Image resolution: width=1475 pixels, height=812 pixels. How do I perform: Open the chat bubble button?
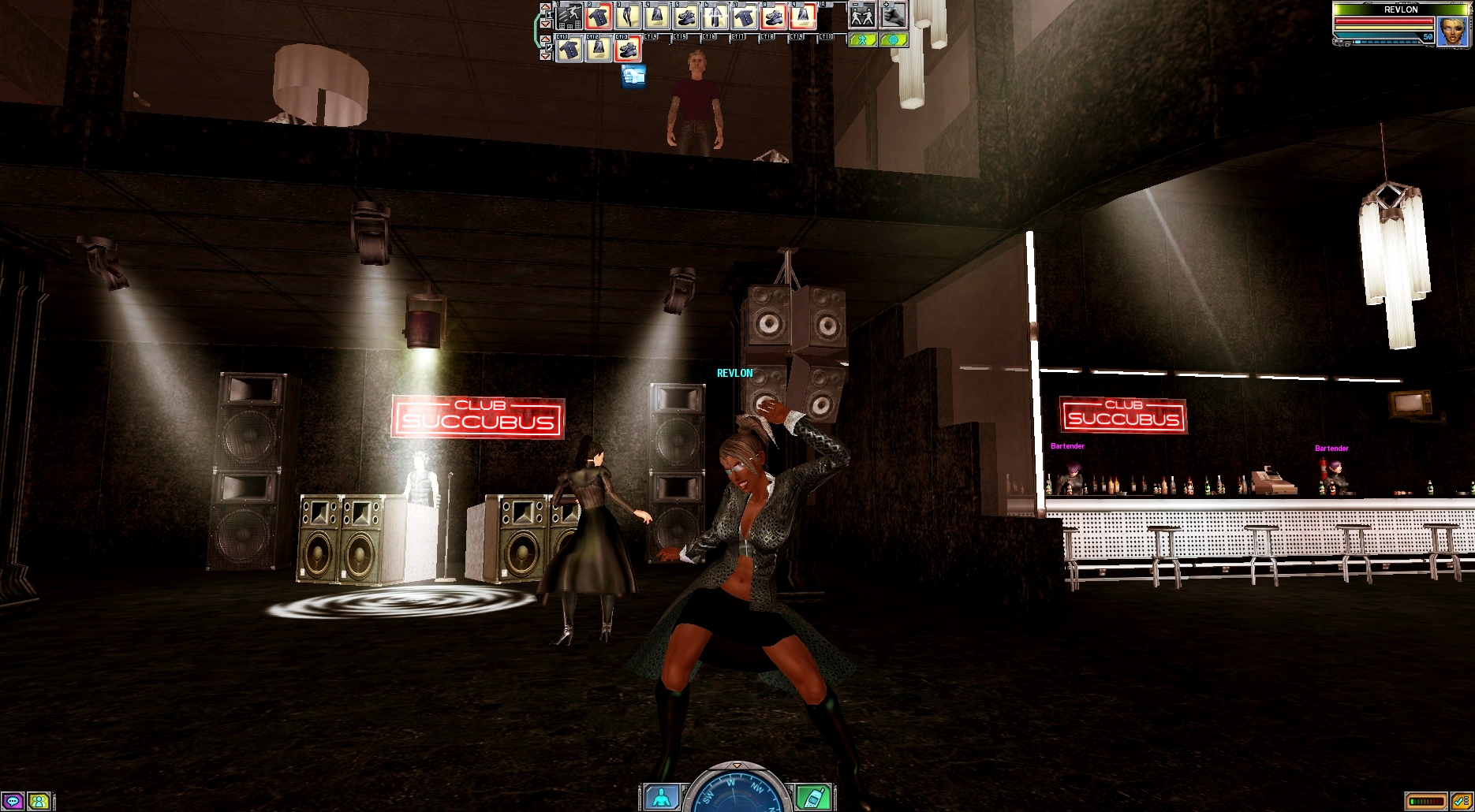click(x=13, y=802)
